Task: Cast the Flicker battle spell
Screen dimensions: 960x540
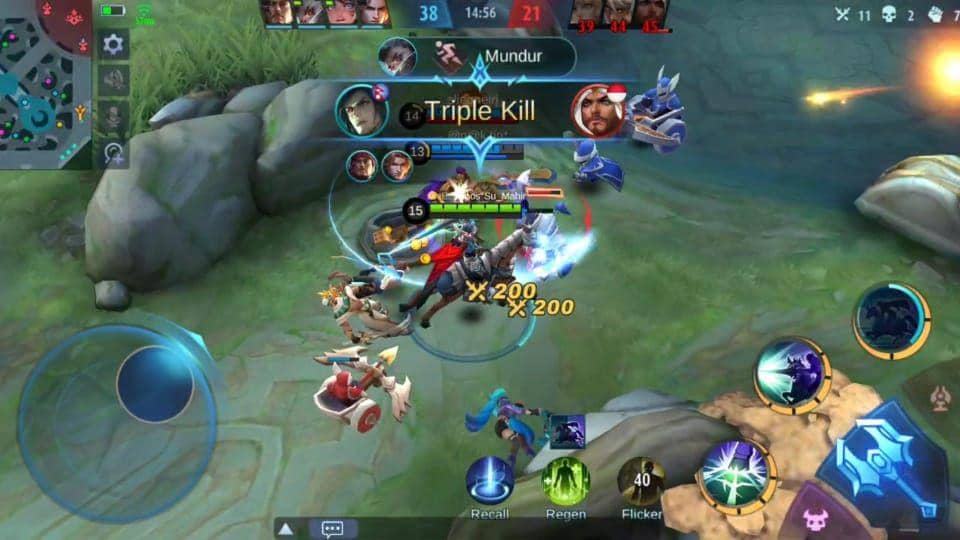Action: 641,481
